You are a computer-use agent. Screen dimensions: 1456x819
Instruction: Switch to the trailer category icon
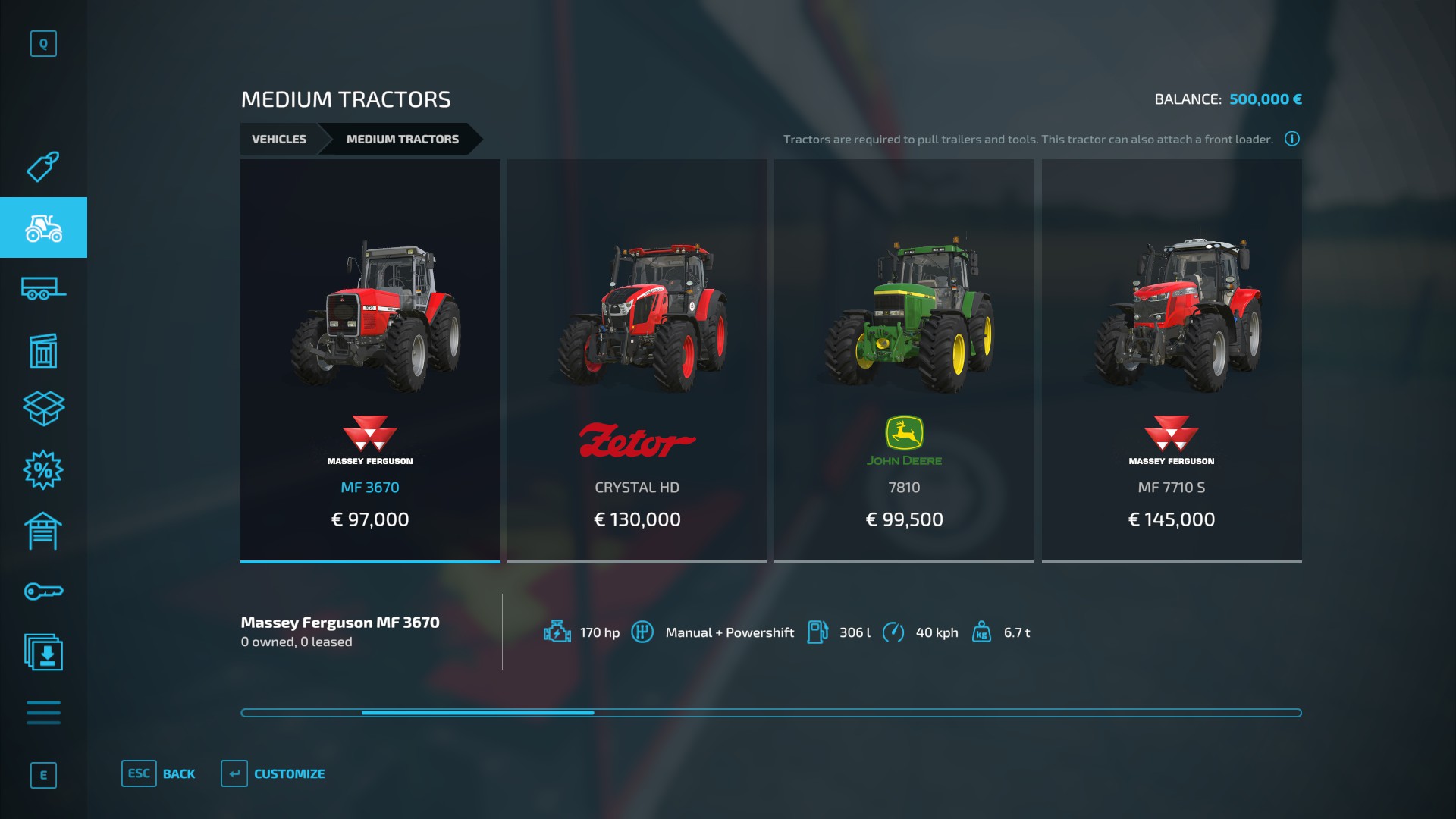pos(43,289)
